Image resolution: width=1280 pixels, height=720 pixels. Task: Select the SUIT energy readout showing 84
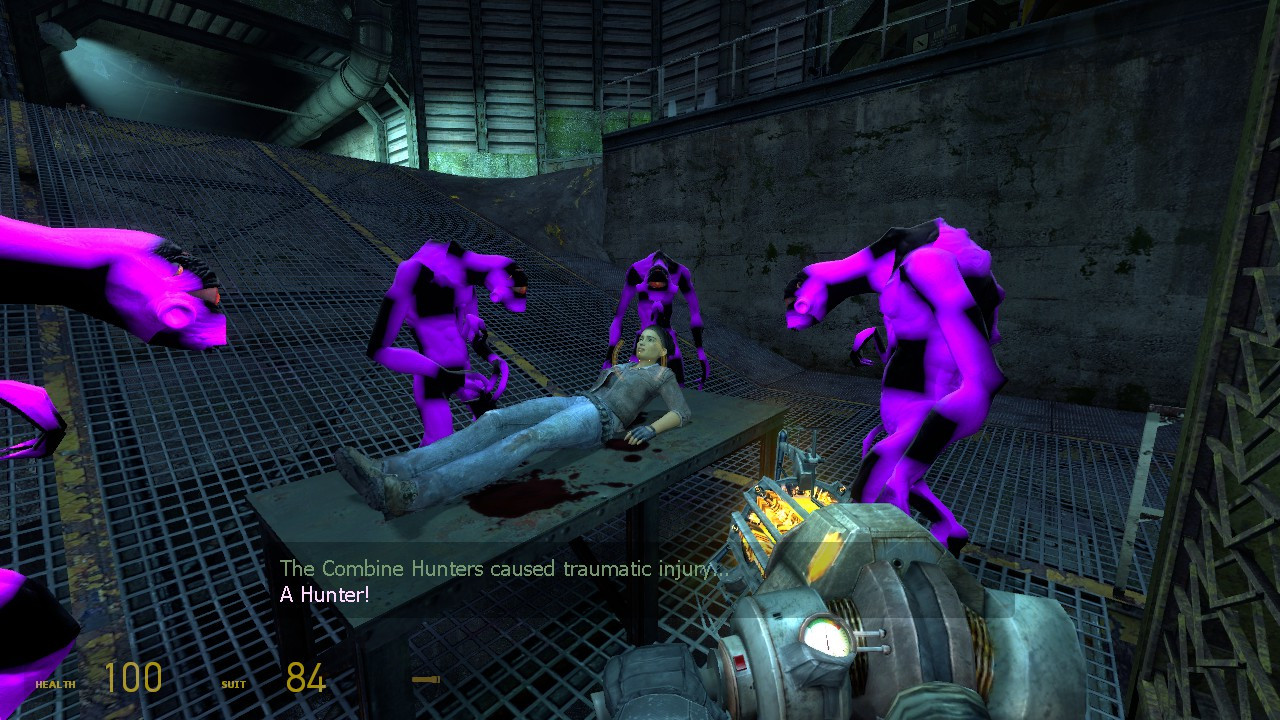(303, 678)
